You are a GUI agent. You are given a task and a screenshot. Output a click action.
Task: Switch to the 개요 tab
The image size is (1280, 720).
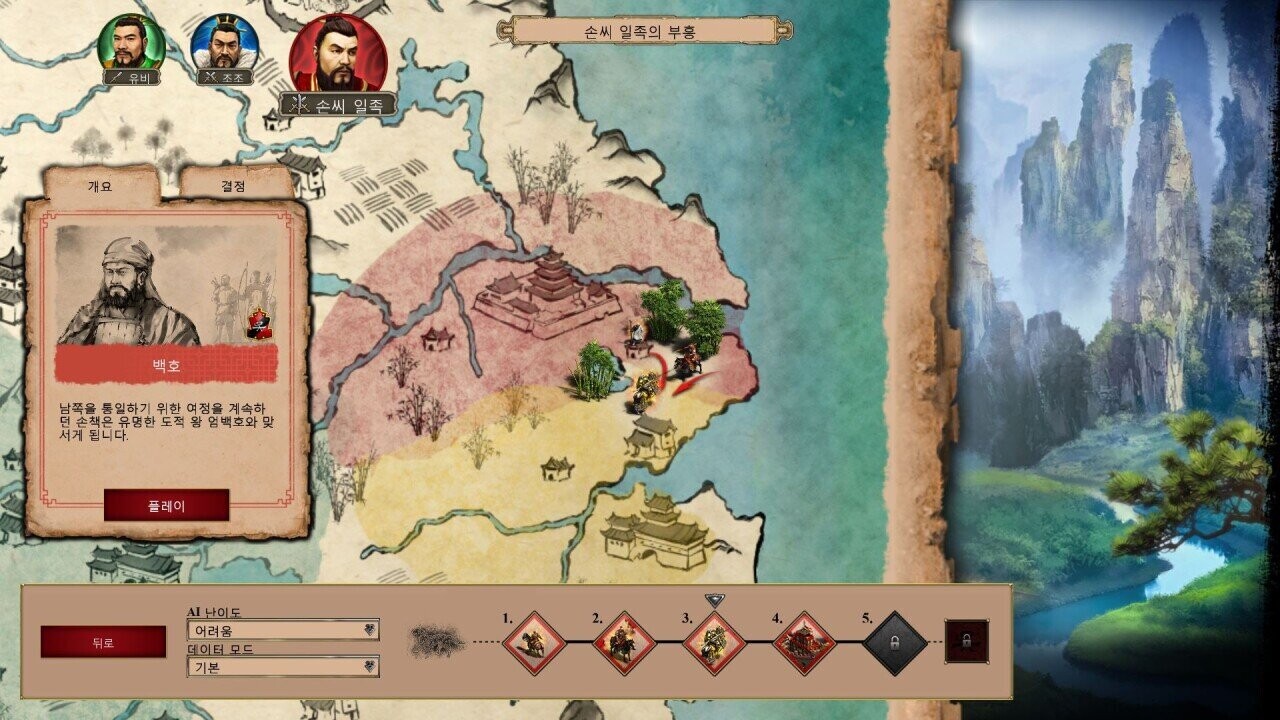[100, 187]
